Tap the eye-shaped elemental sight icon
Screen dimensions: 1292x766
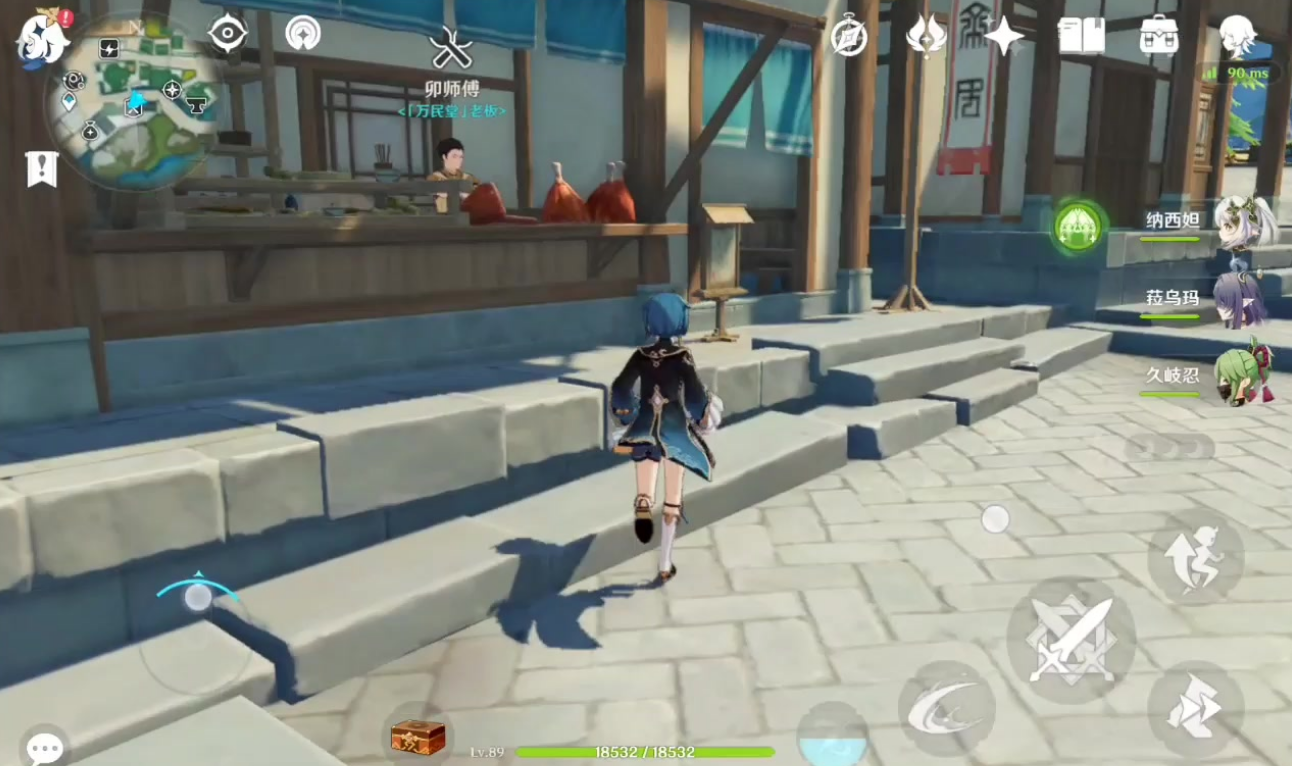click(x=227, y=34)
